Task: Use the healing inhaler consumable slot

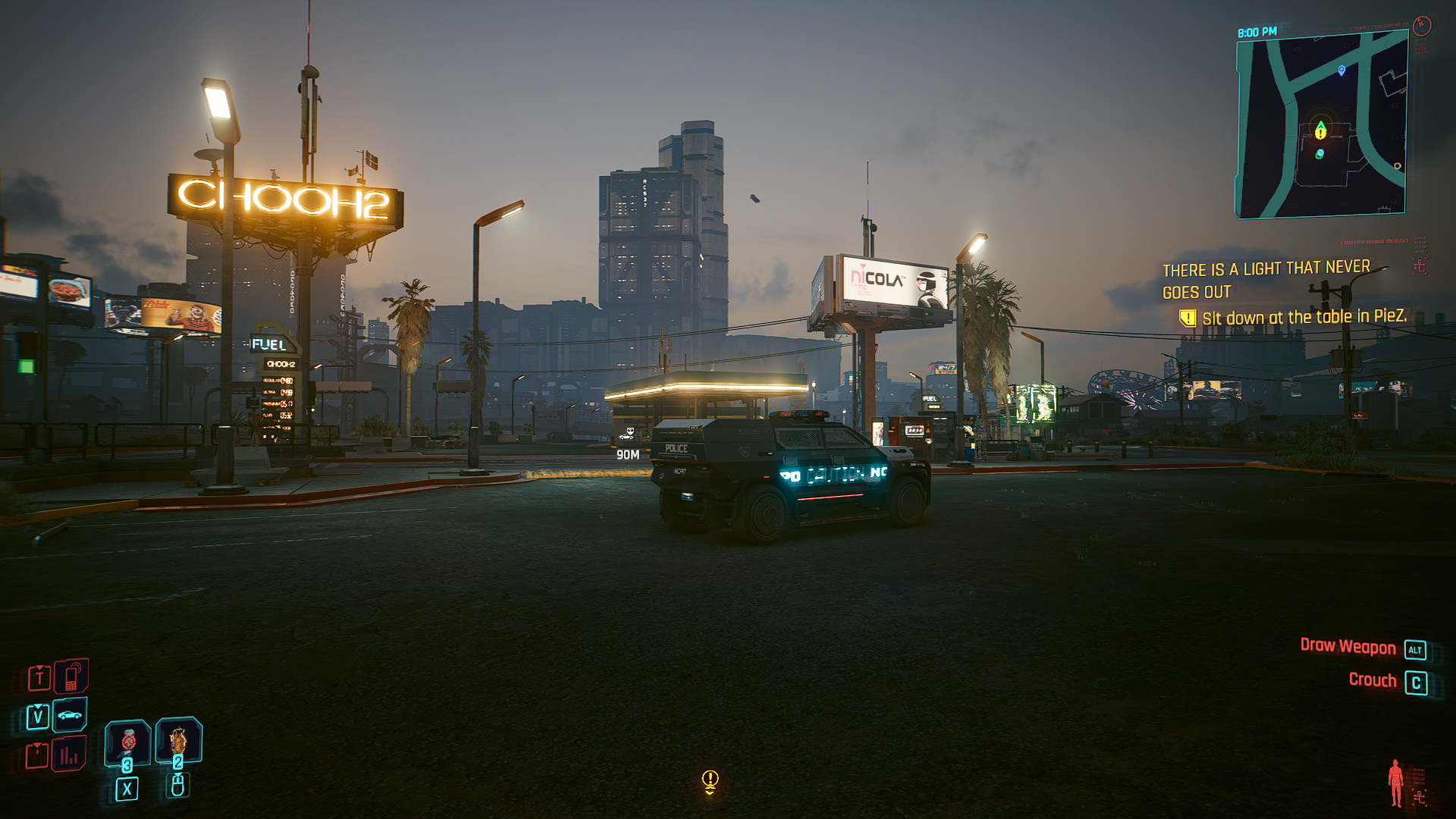Action: [x=127, y=742]
